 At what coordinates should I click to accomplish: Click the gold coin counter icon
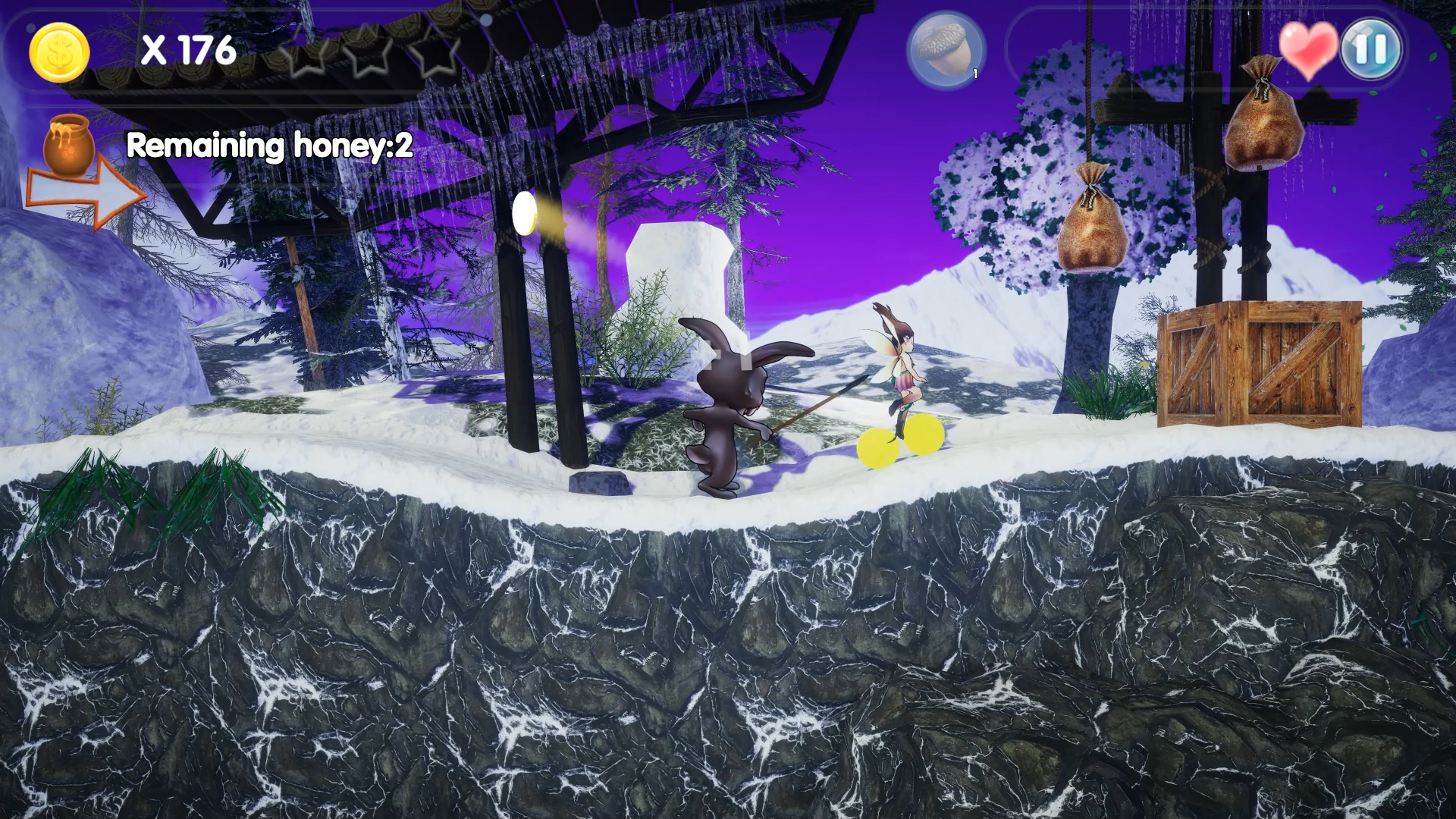59,51
